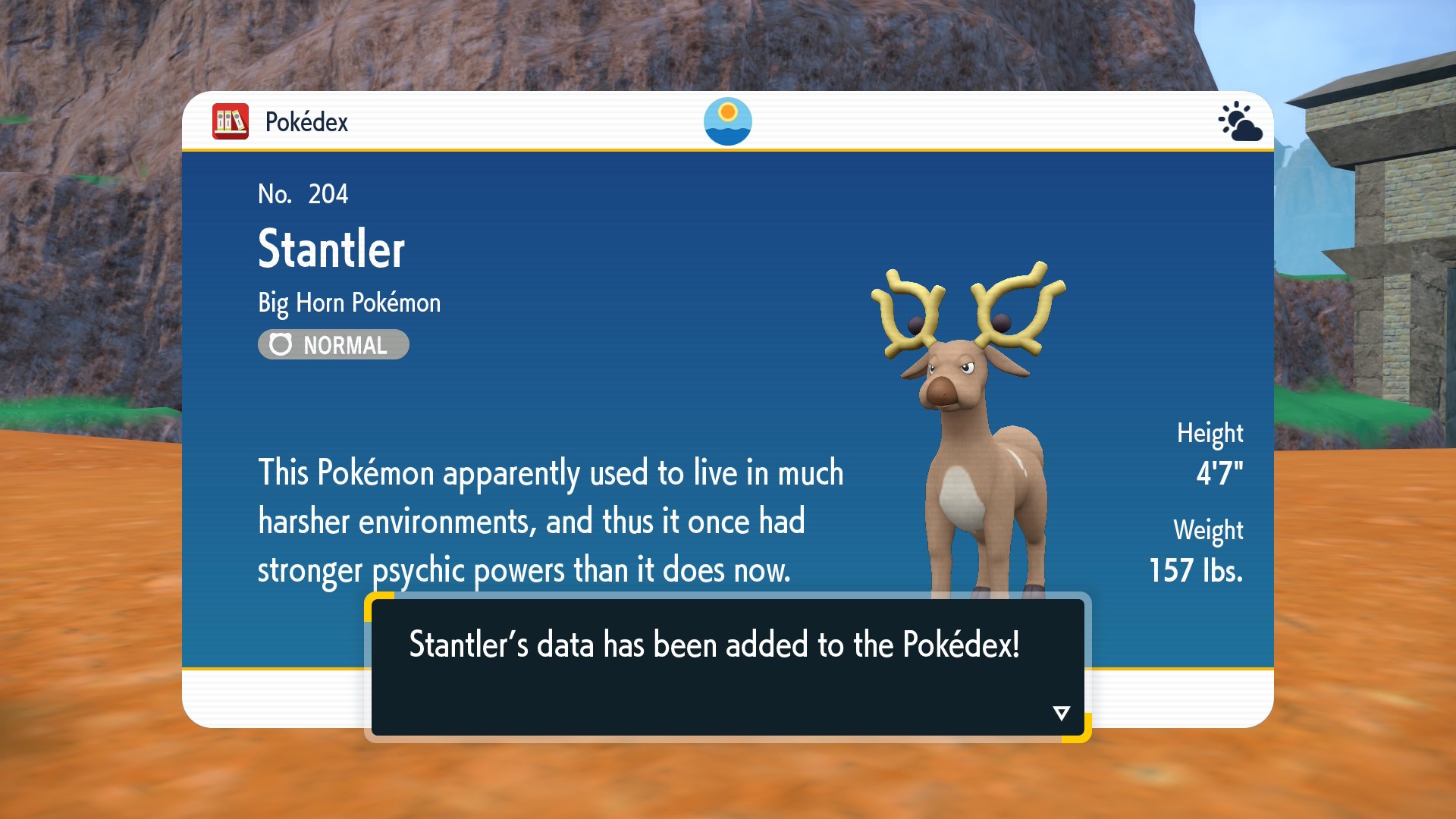Click the sun over sea emblem
The width and height of the screenshot is (1456, 819).
pos(727,121)
